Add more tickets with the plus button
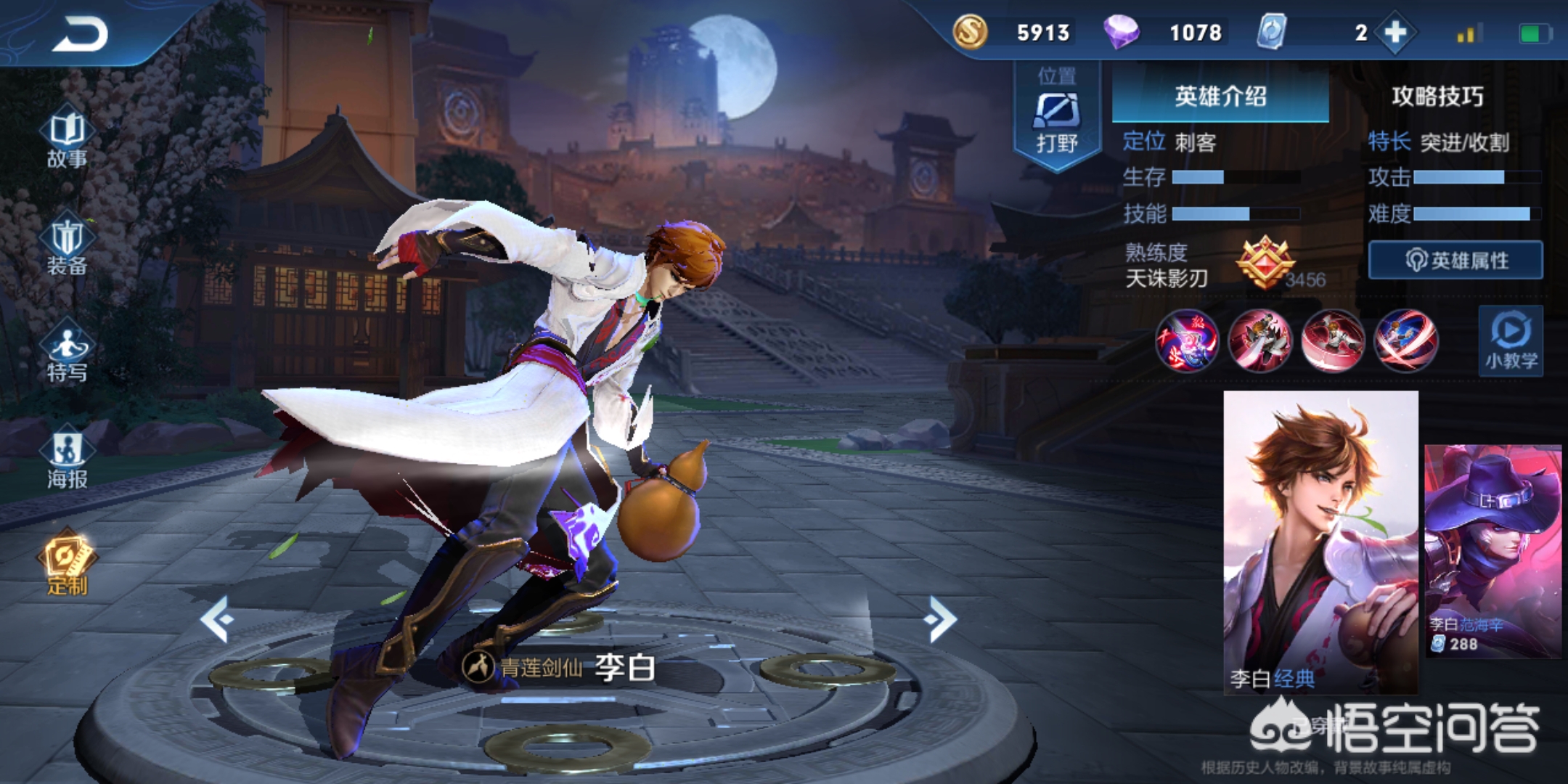This screenshot has height=784, width=1568. point(1395,33)
